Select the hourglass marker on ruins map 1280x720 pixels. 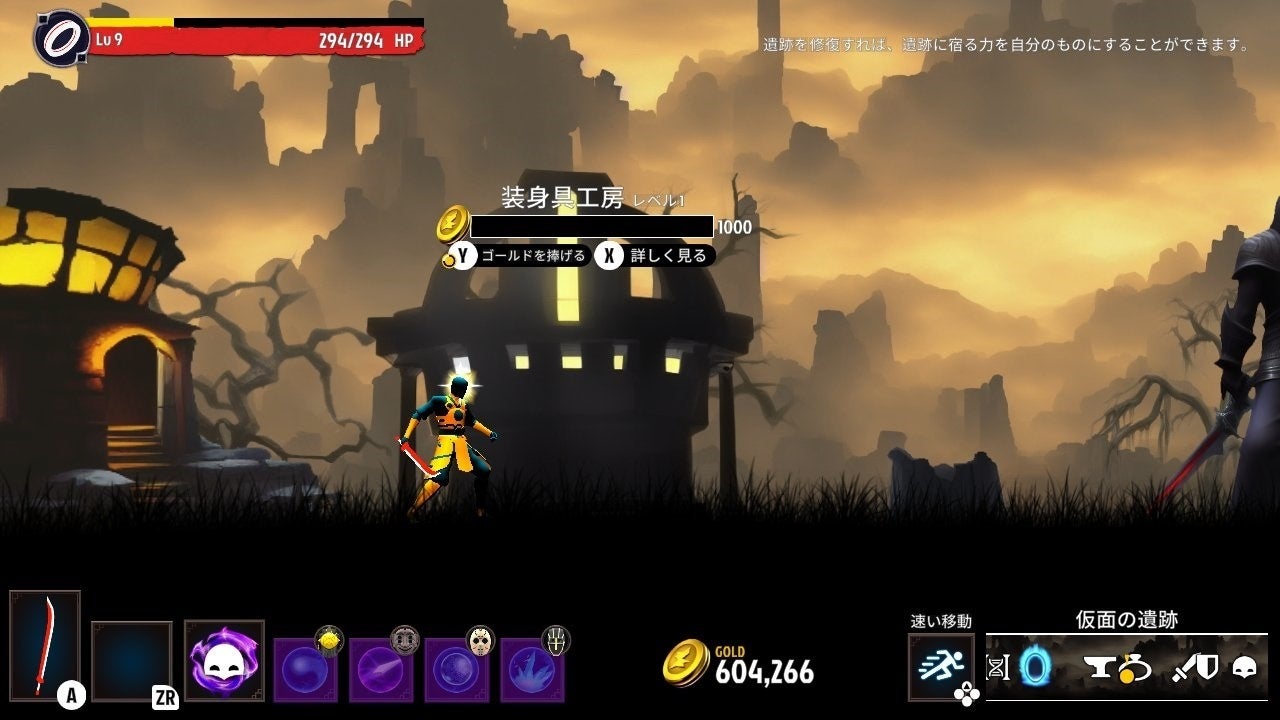coord(998,667)
